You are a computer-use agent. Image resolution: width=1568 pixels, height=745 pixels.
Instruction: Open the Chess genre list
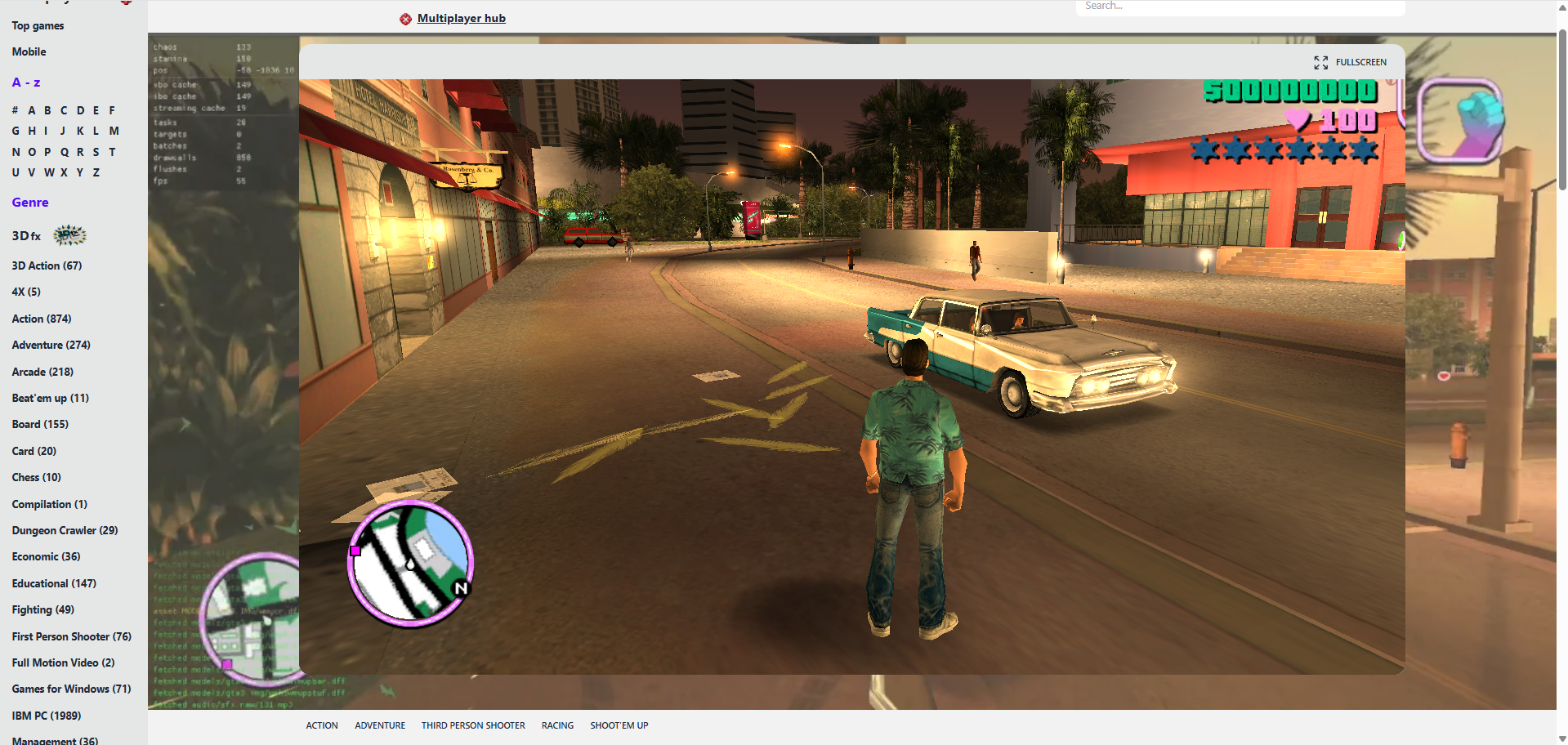36,477
